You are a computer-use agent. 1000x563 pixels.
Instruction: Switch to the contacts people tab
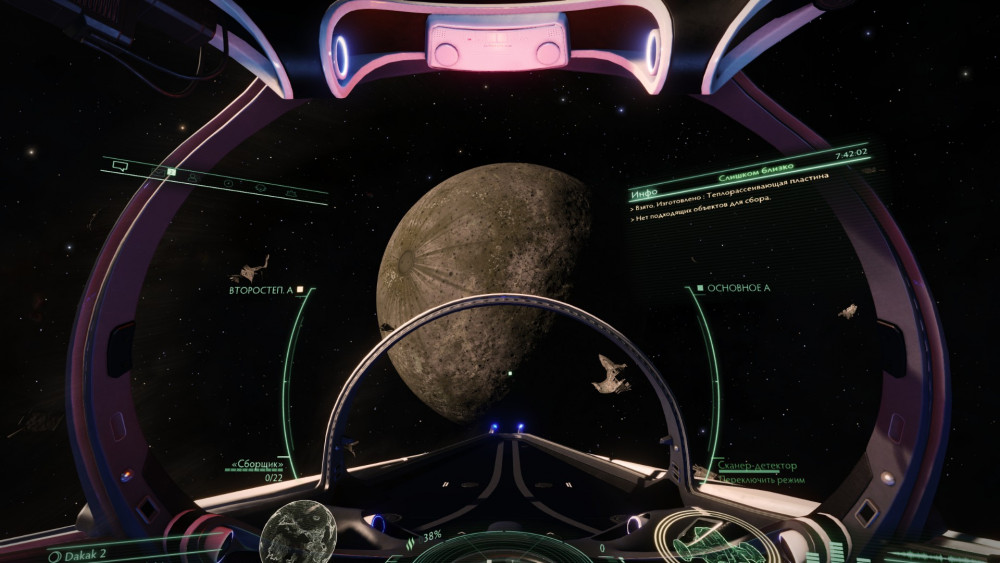point(193,177)
